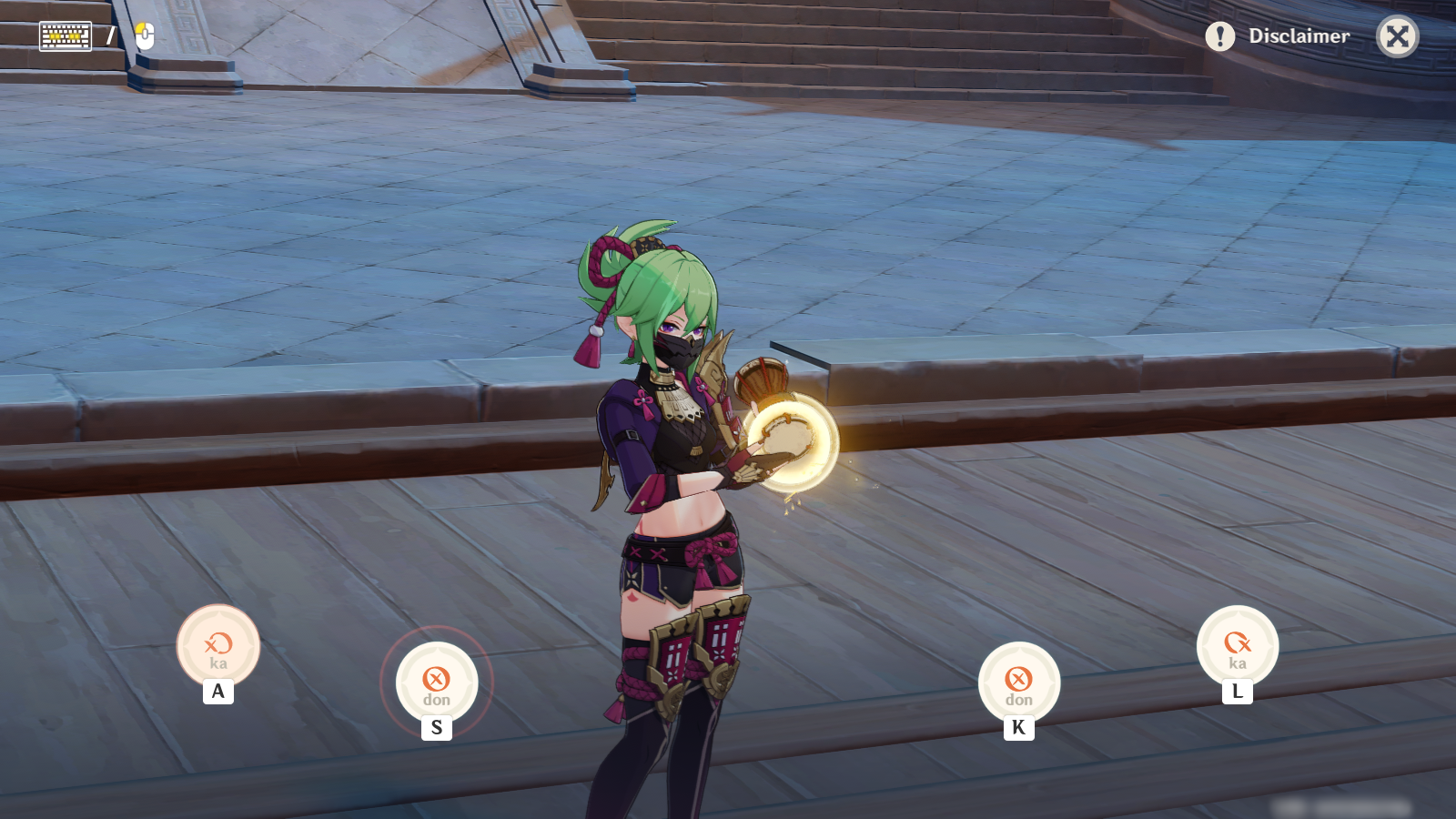This screenshot has width=1456, height=819.
Task: Hit the don drum pad labeled K
Action: [1019, 682]
